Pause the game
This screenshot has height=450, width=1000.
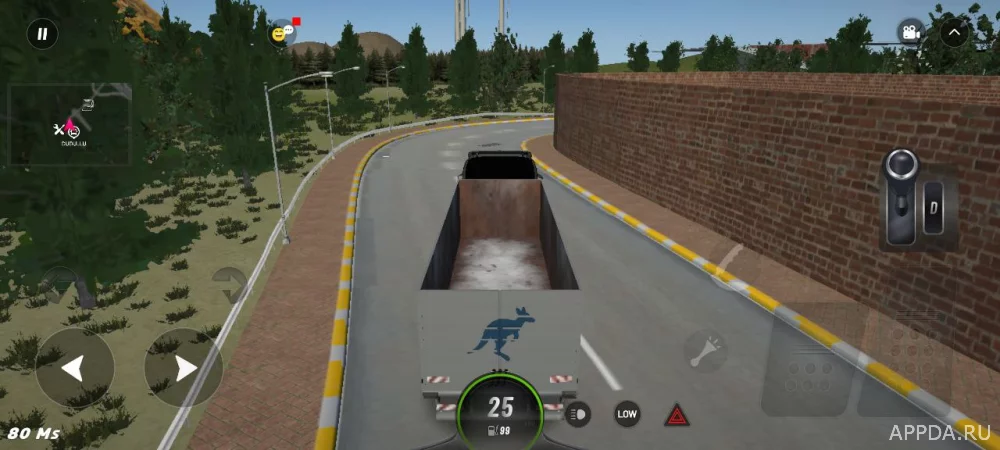pos(42,34)
